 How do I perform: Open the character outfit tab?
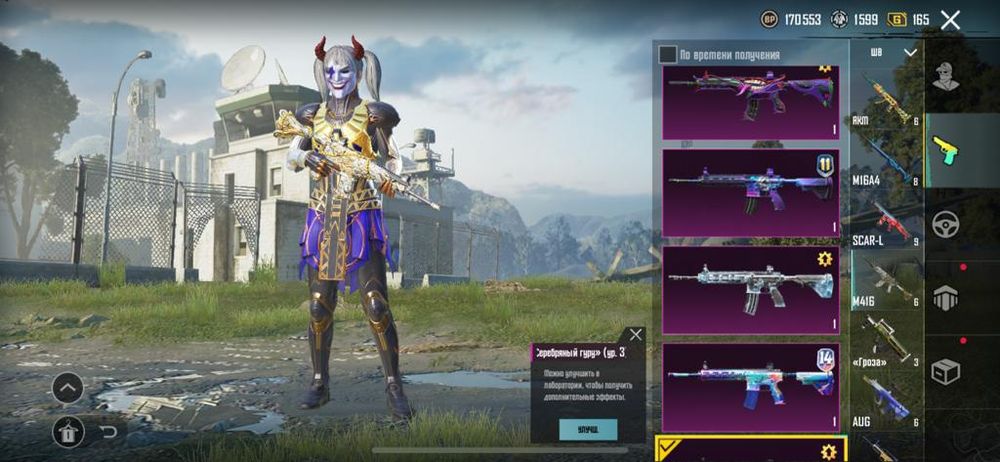(x=946, y=76)
